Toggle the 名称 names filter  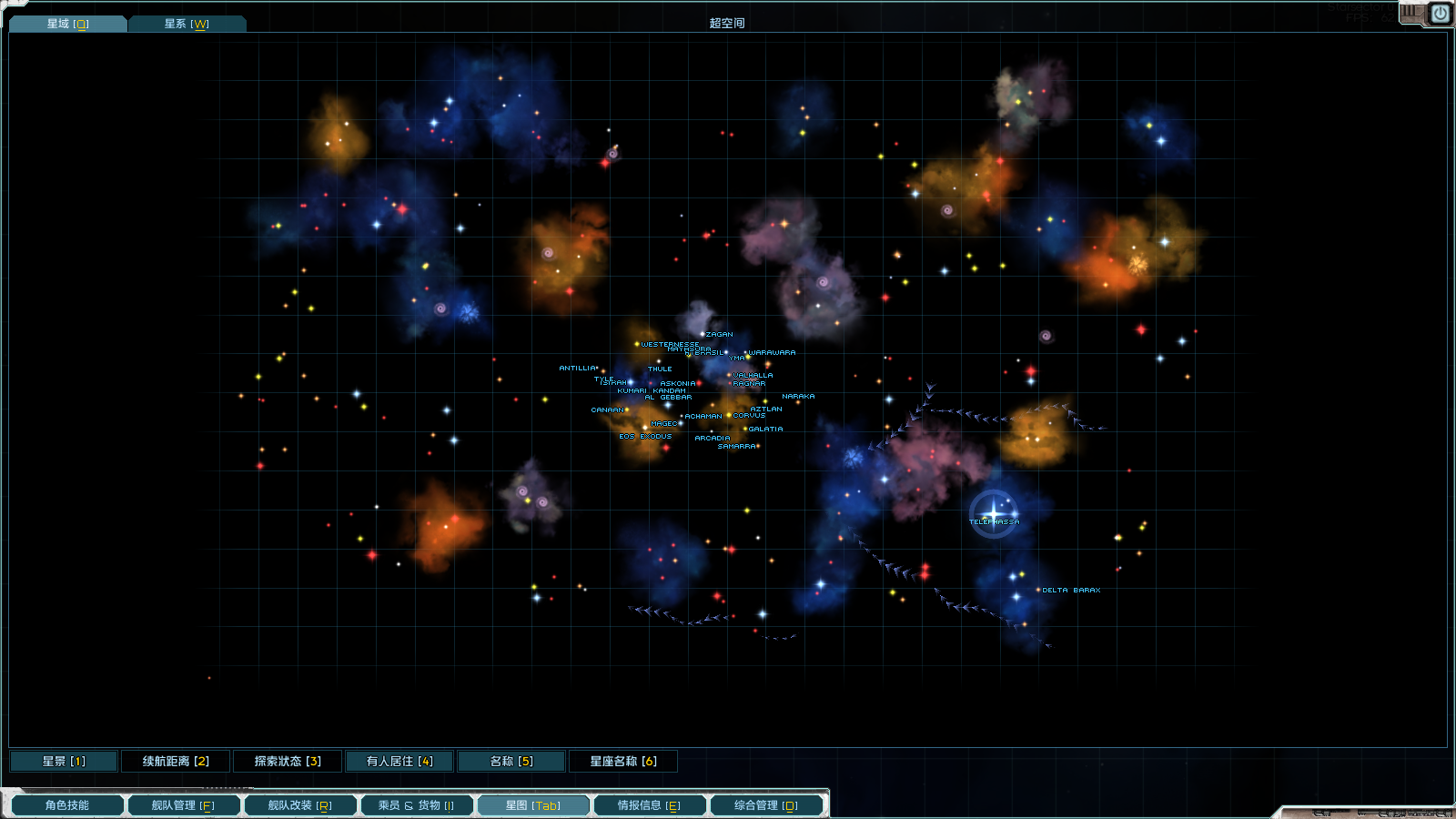pyautogui.click(x=511, y=761)
